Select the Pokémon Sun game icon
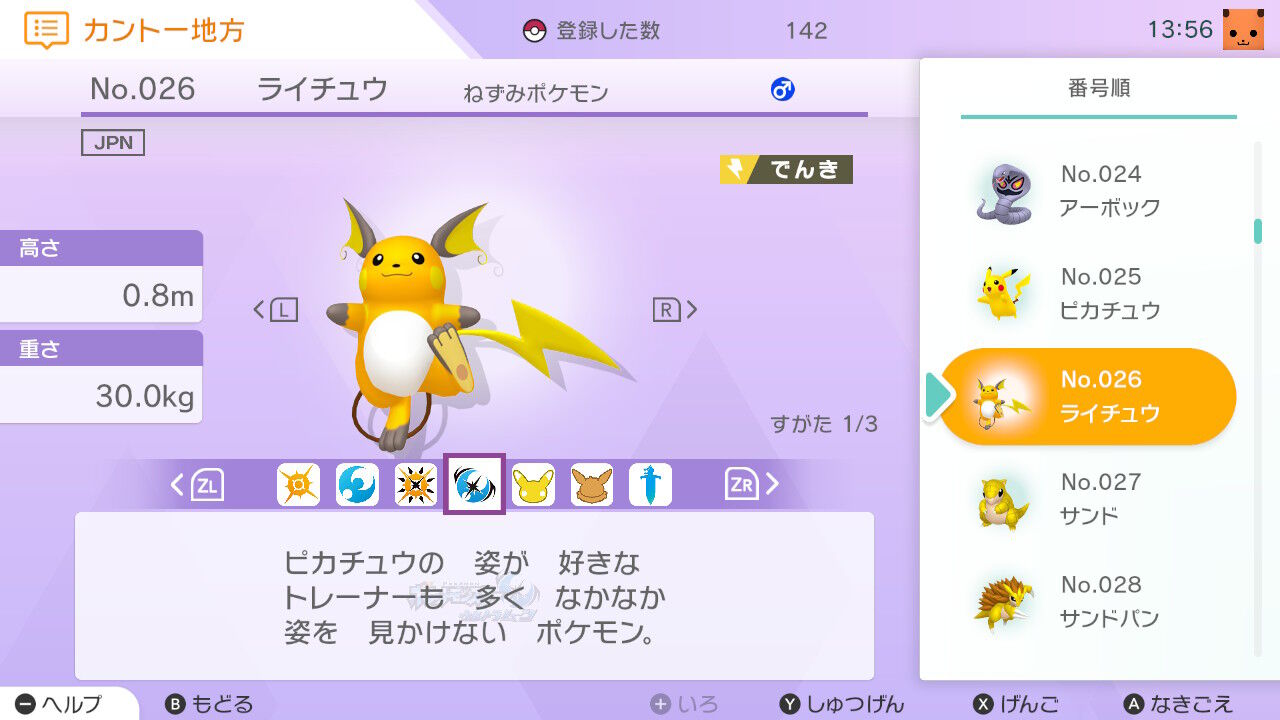 (298, 484)
